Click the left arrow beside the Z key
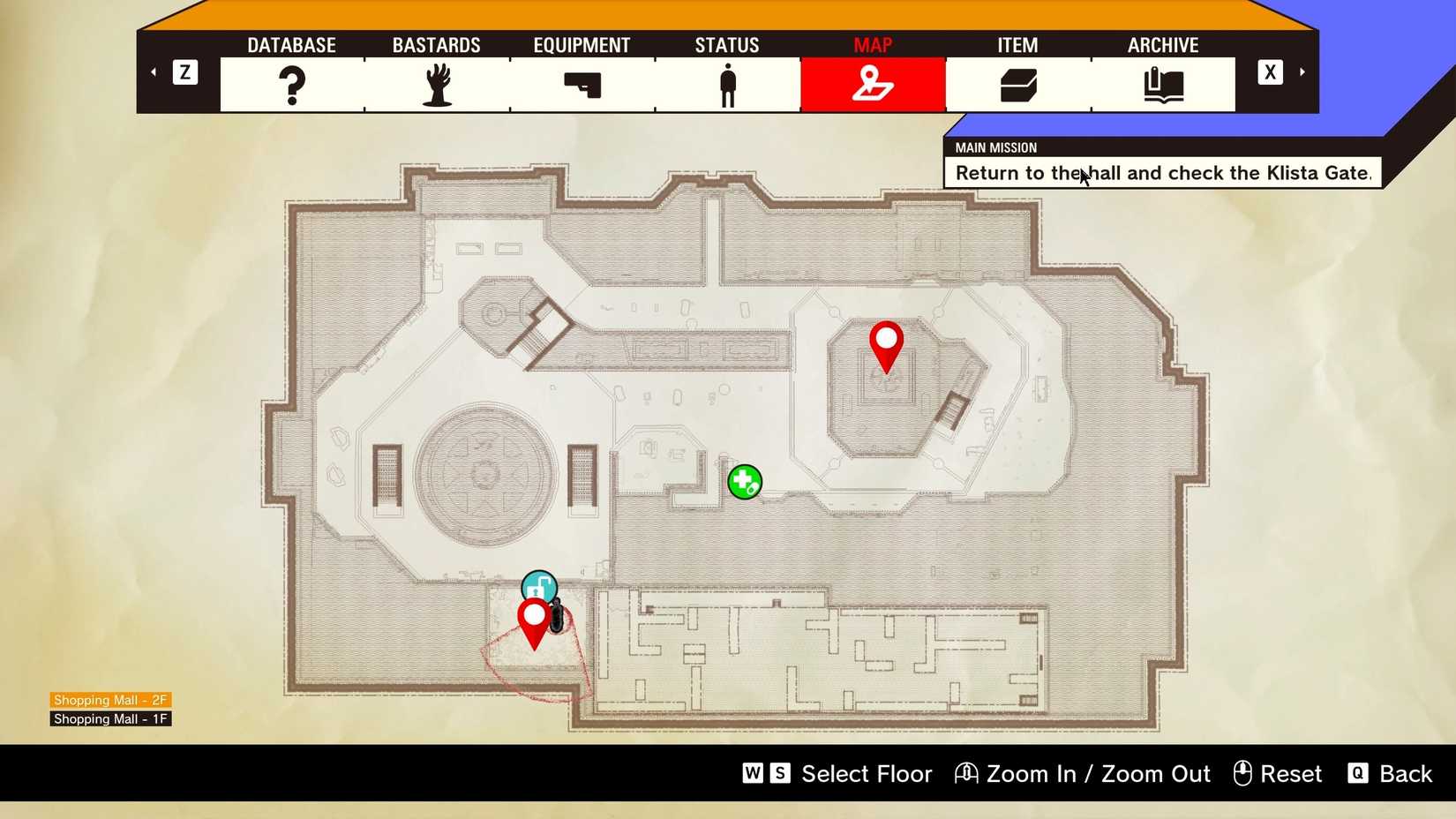 tap(153, 71)
